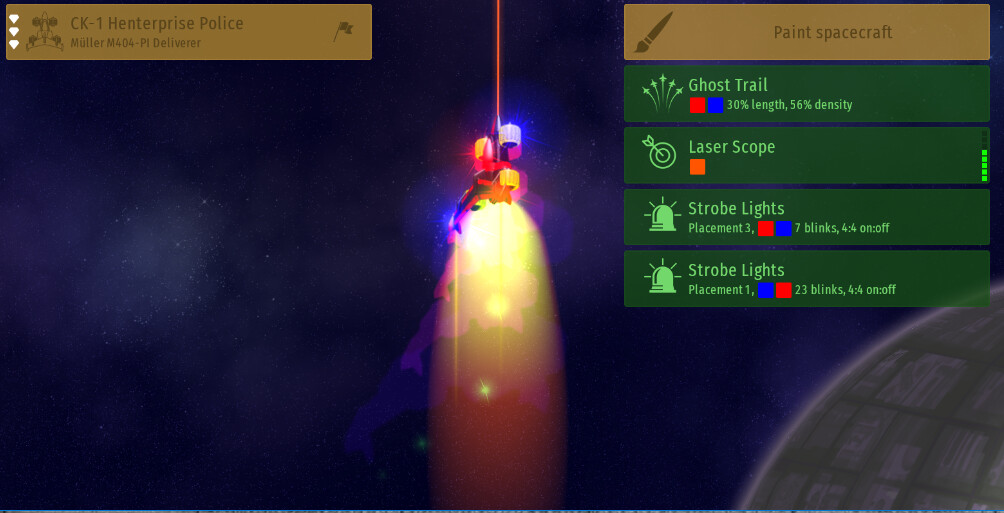Image resolution: width=1004 pixels, height=513 pixels.
Task: Choose the Laser Scope entry
Action: pyautogui.click(x=806, y=155)
